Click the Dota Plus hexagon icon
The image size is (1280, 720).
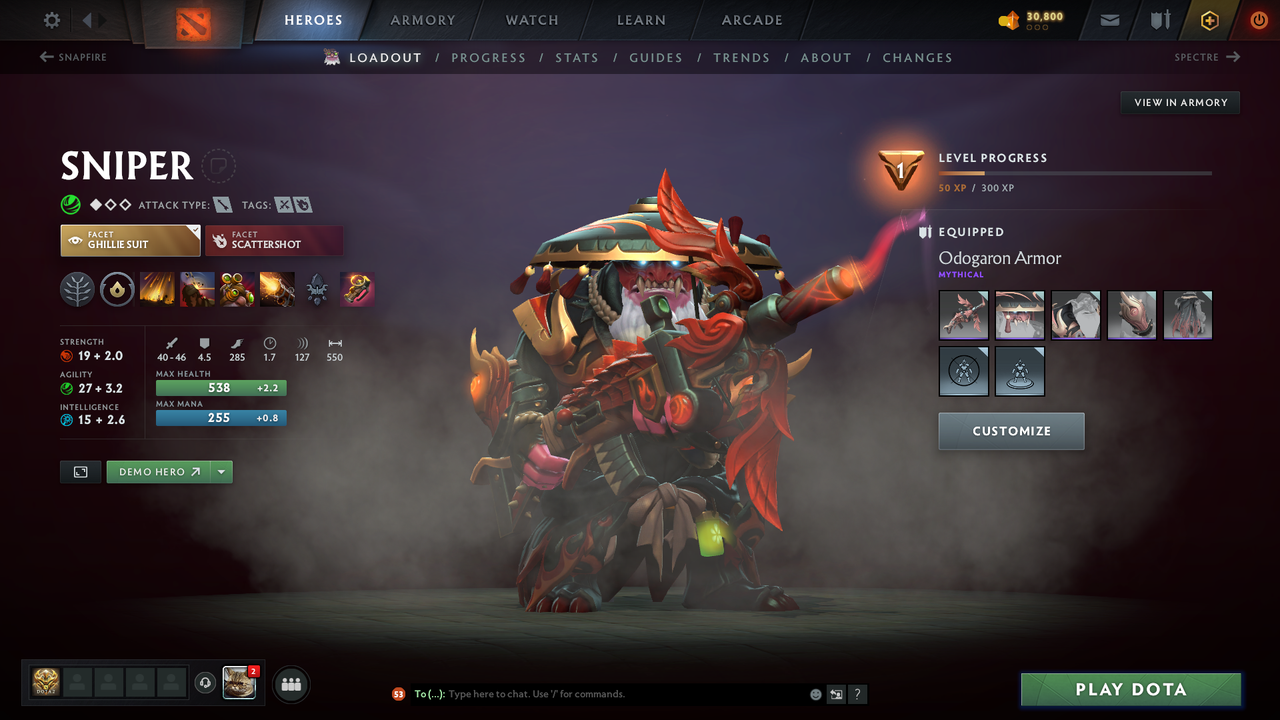tap(1209, 19)
